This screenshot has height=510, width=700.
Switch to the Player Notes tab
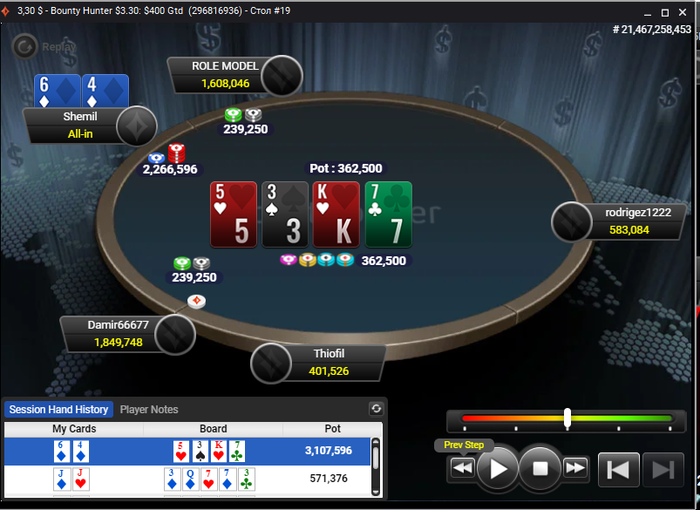(149, 409)
